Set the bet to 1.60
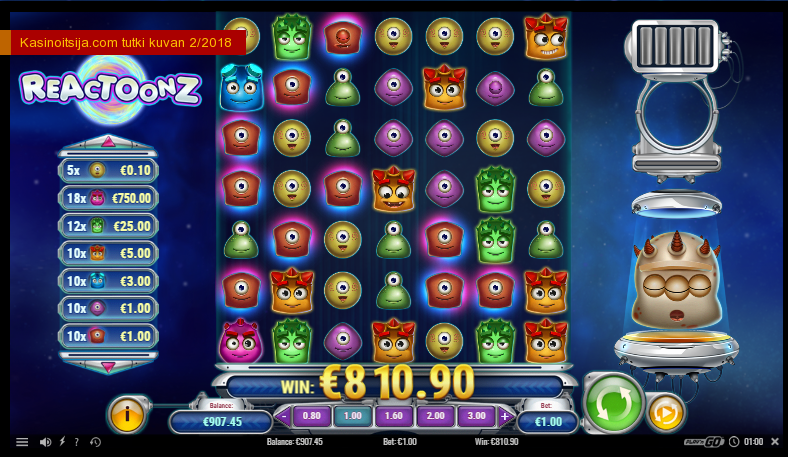The image size is (788, 457). (x=394, y=416)
